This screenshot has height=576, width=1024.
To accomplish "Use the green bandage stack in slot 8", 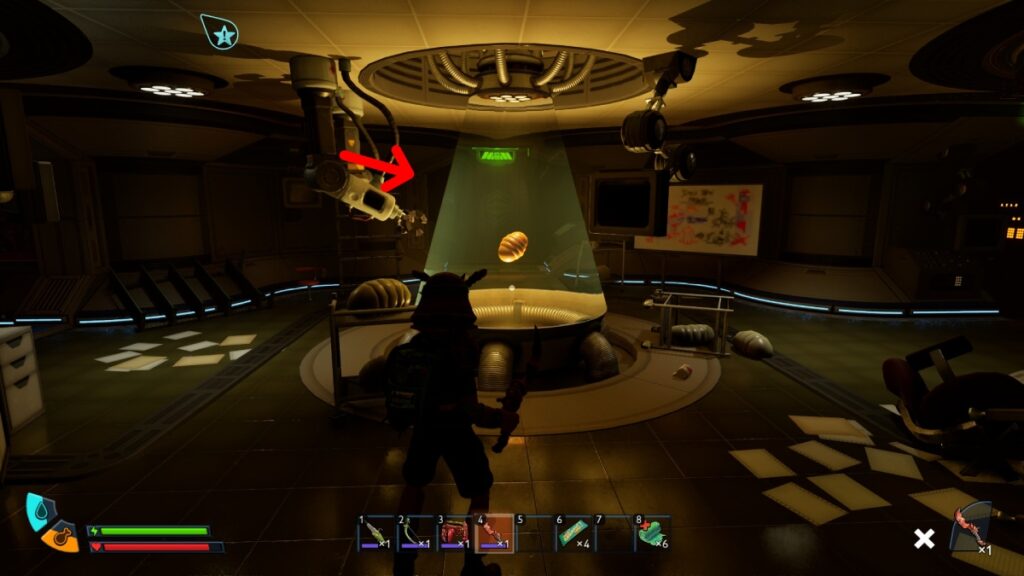I will pyautogui.click(x=652, y=533).
